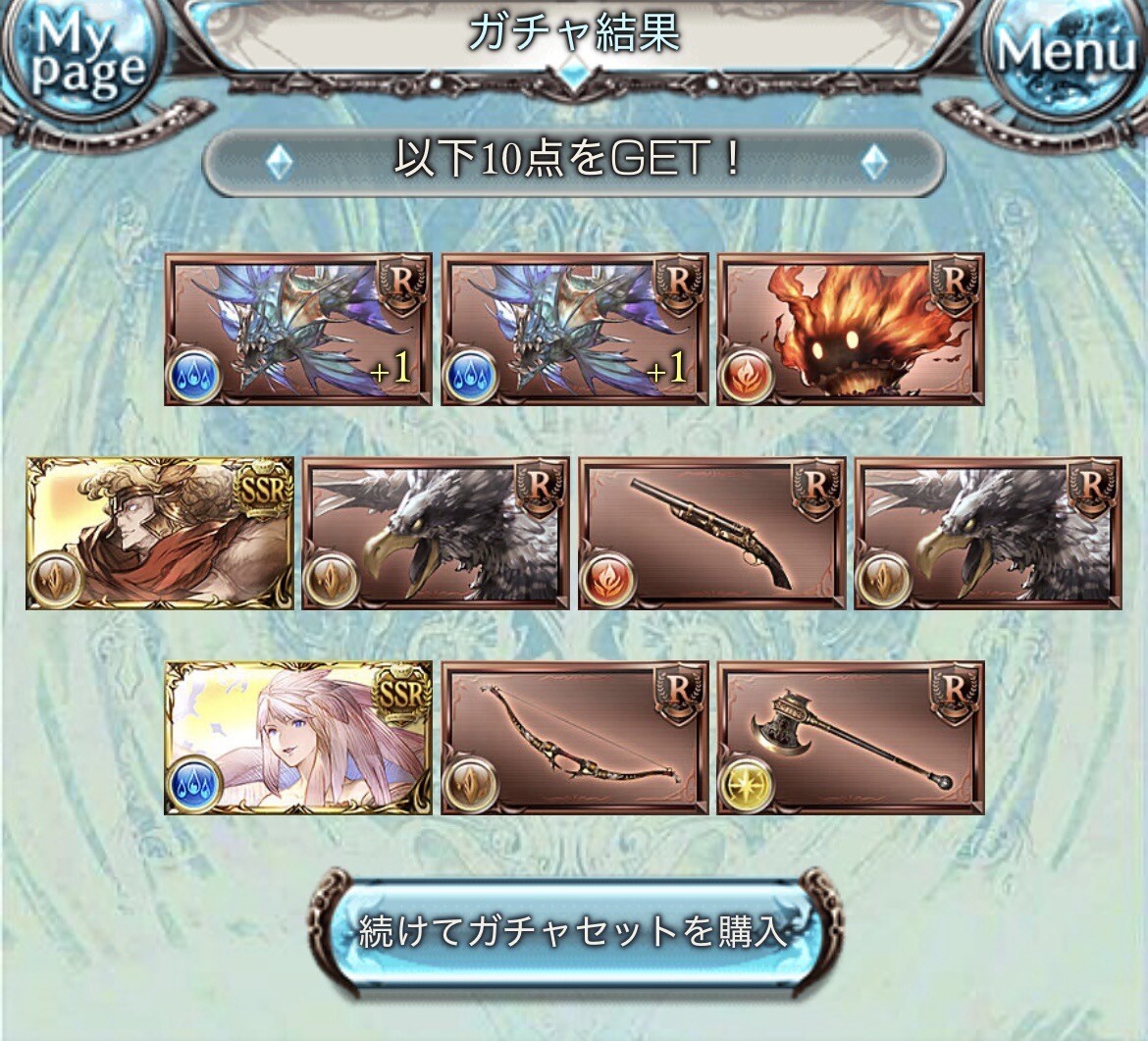Viewport: 1148px width, 1041px height.
Task: Select the R axe weapon card
Action: 850,737
